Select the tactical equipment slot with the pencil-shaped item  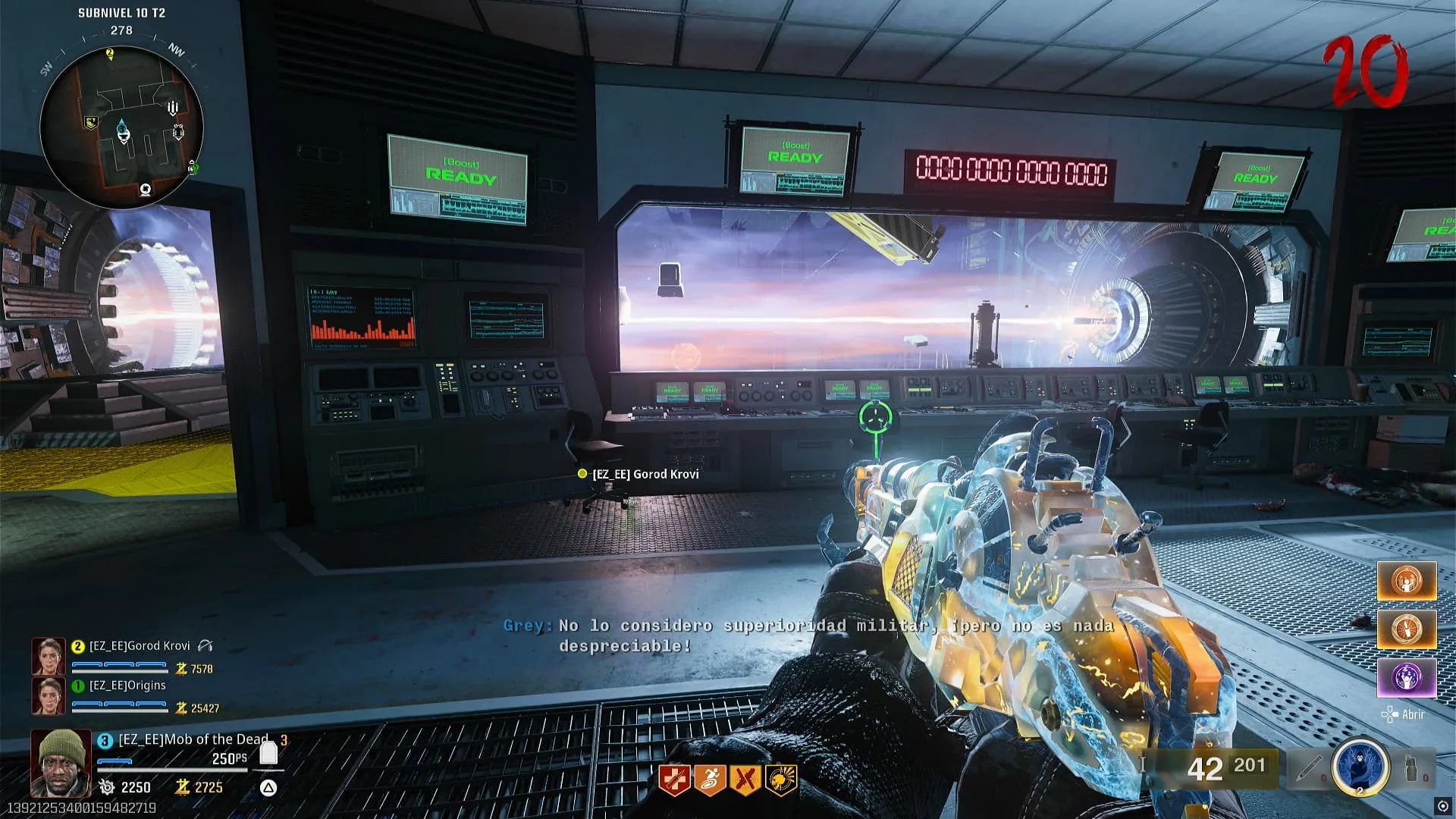[1310, 769]
